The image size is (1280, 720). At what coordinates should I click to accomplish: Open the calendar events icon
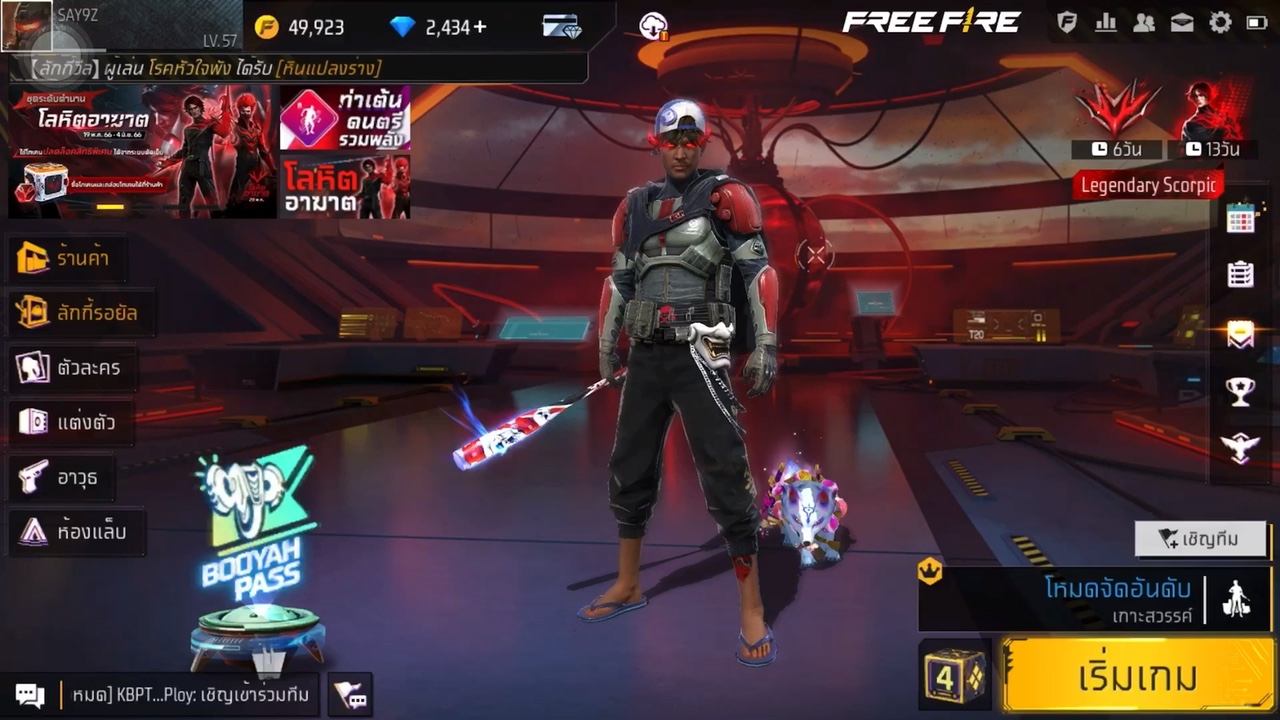coord(1240,218)
